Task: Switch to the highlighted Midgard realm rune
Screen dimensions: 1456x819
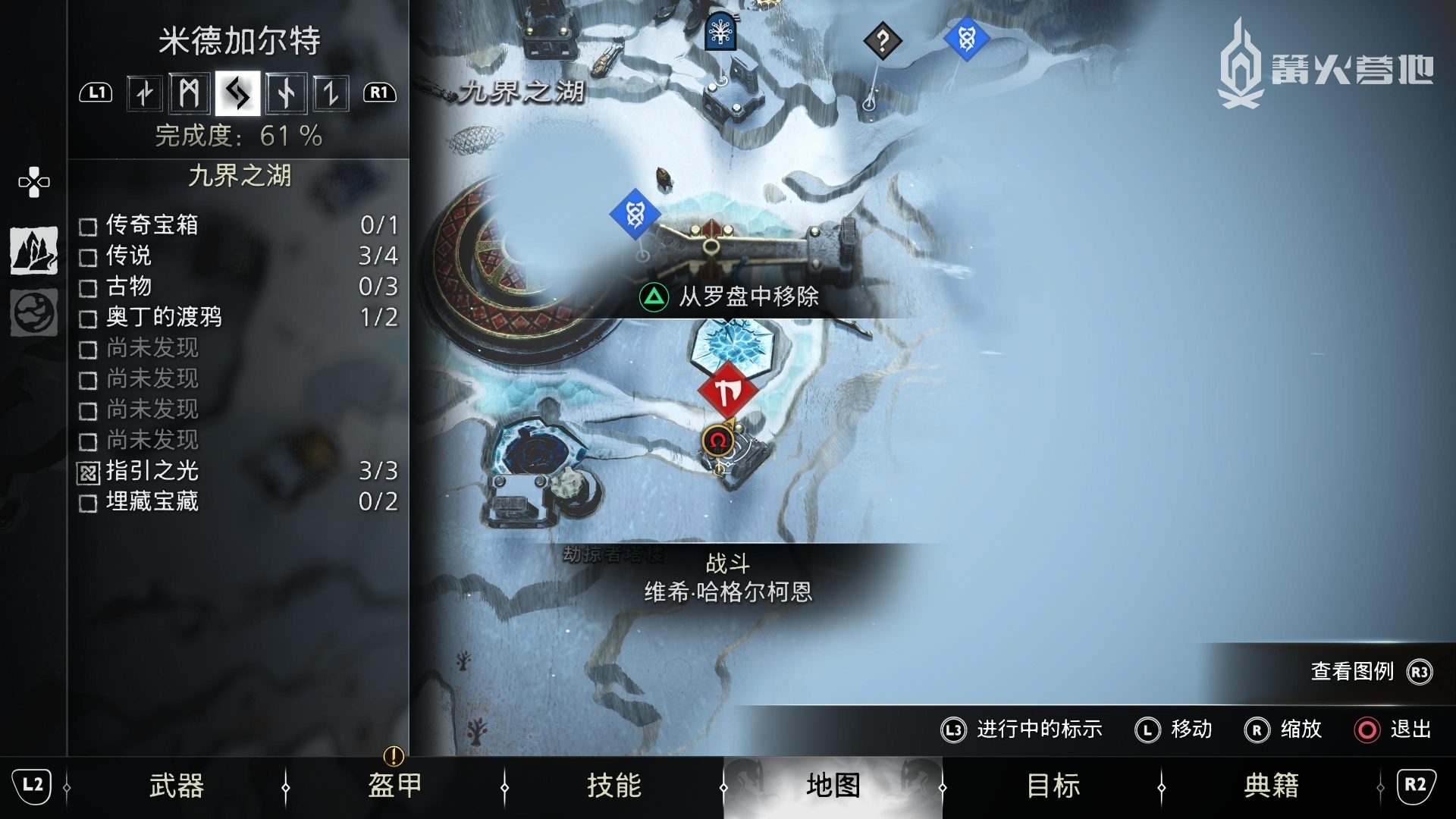Action: click(237, 94)
